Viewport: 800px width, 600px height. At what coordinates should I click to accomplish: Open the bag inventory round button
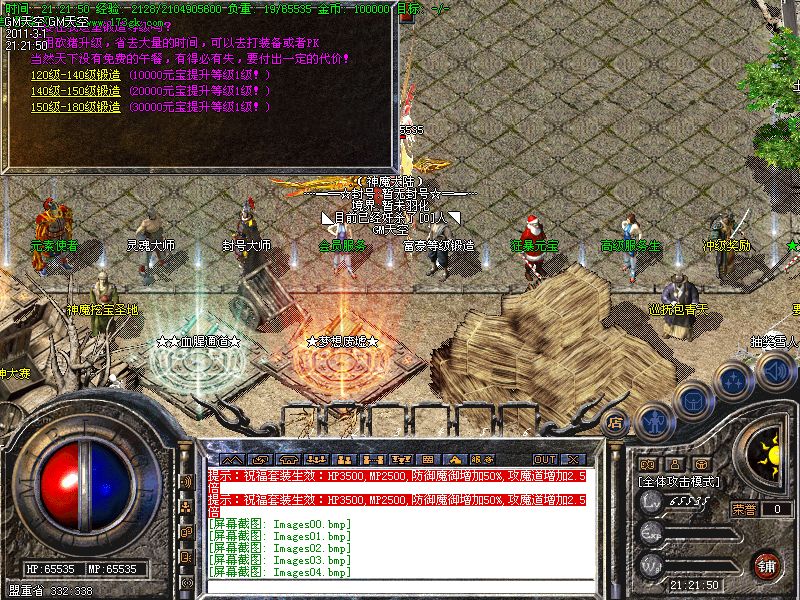[x=691, y=400]
